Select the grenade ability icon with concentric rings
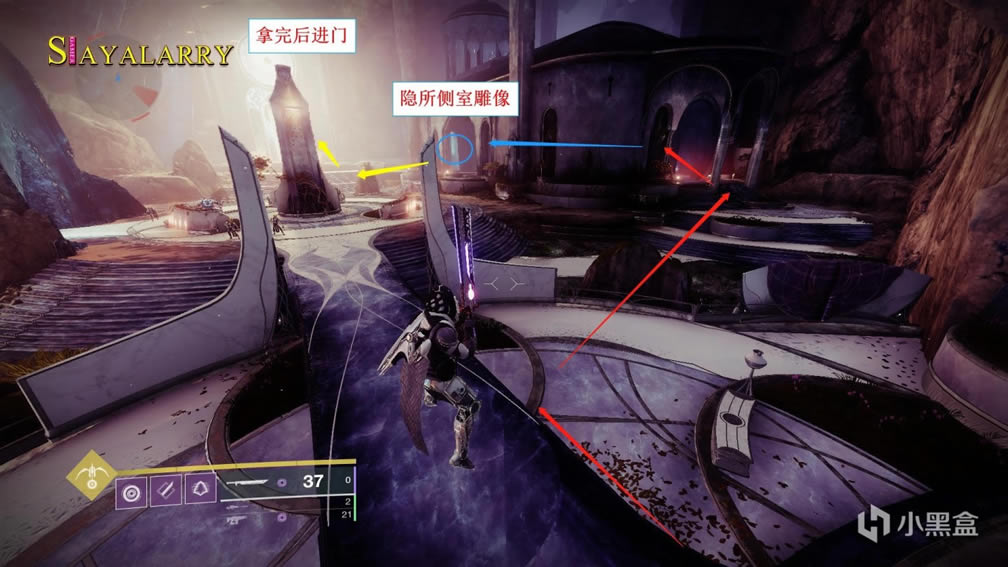This screenshot has height=567, width=1008. pyautogui.click(x=132, y=491)
